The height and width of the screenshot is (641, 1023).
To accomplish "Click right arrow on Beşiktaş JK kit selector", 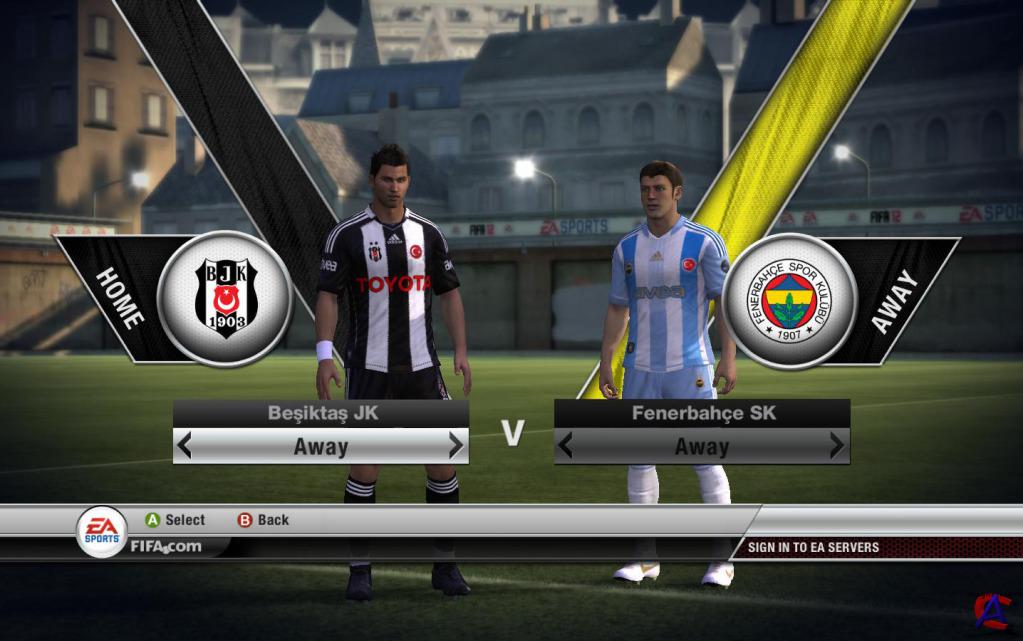I will point(456,446).
